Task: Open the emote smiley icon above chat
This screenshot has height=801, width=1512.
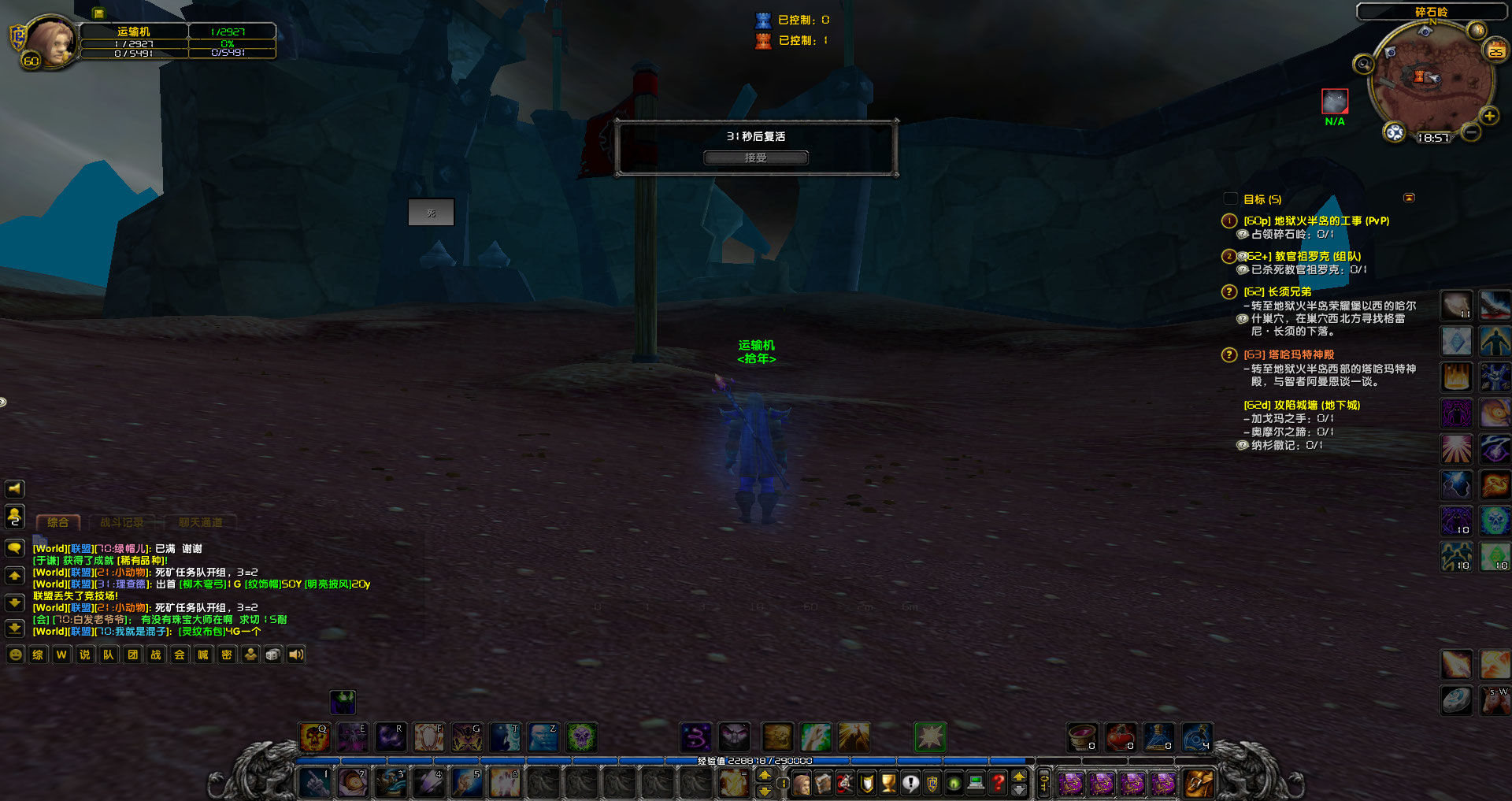Action: 16,655
